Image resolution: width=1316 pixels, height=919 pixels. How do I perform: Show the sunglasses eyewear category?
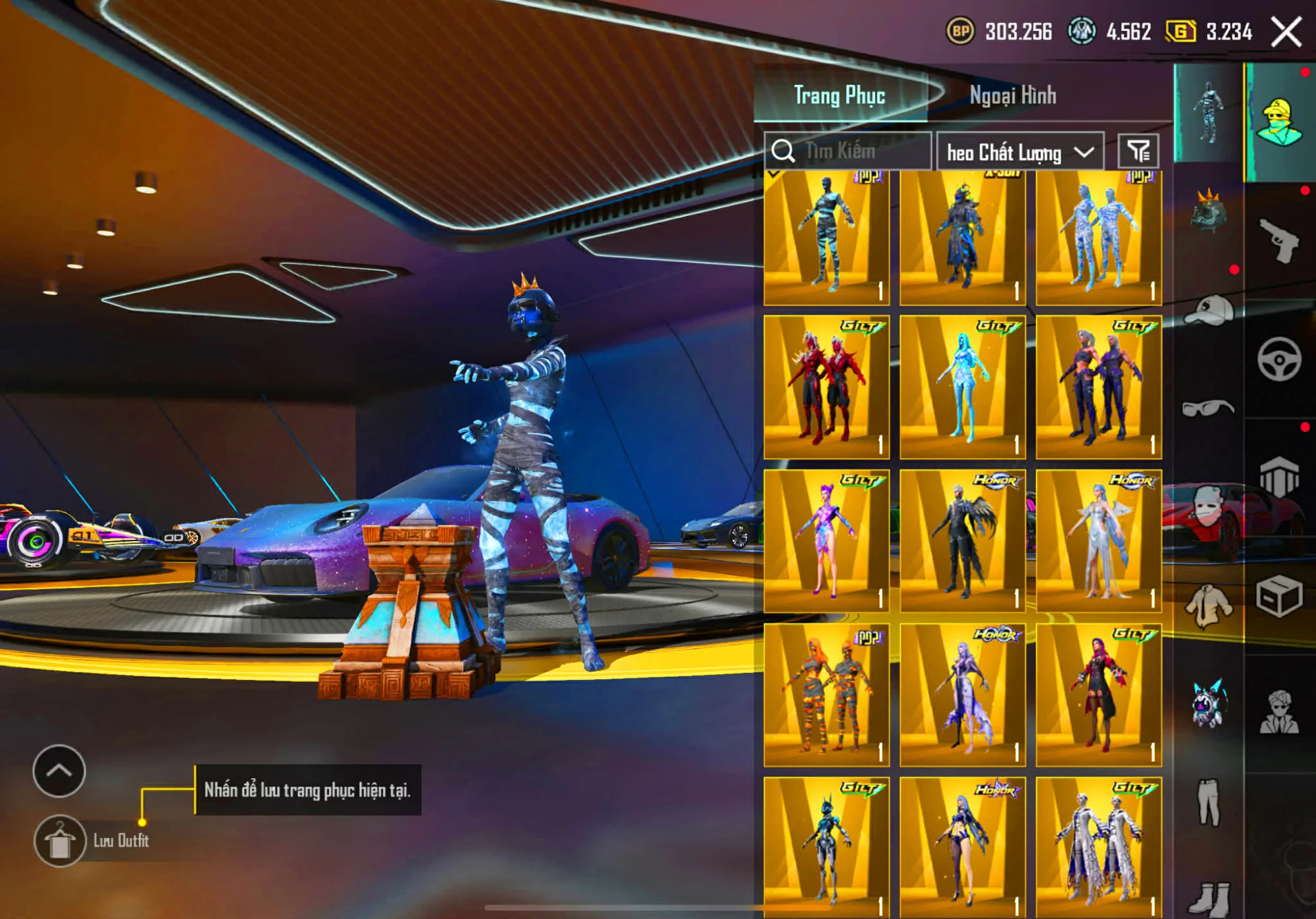(1208, 408)
